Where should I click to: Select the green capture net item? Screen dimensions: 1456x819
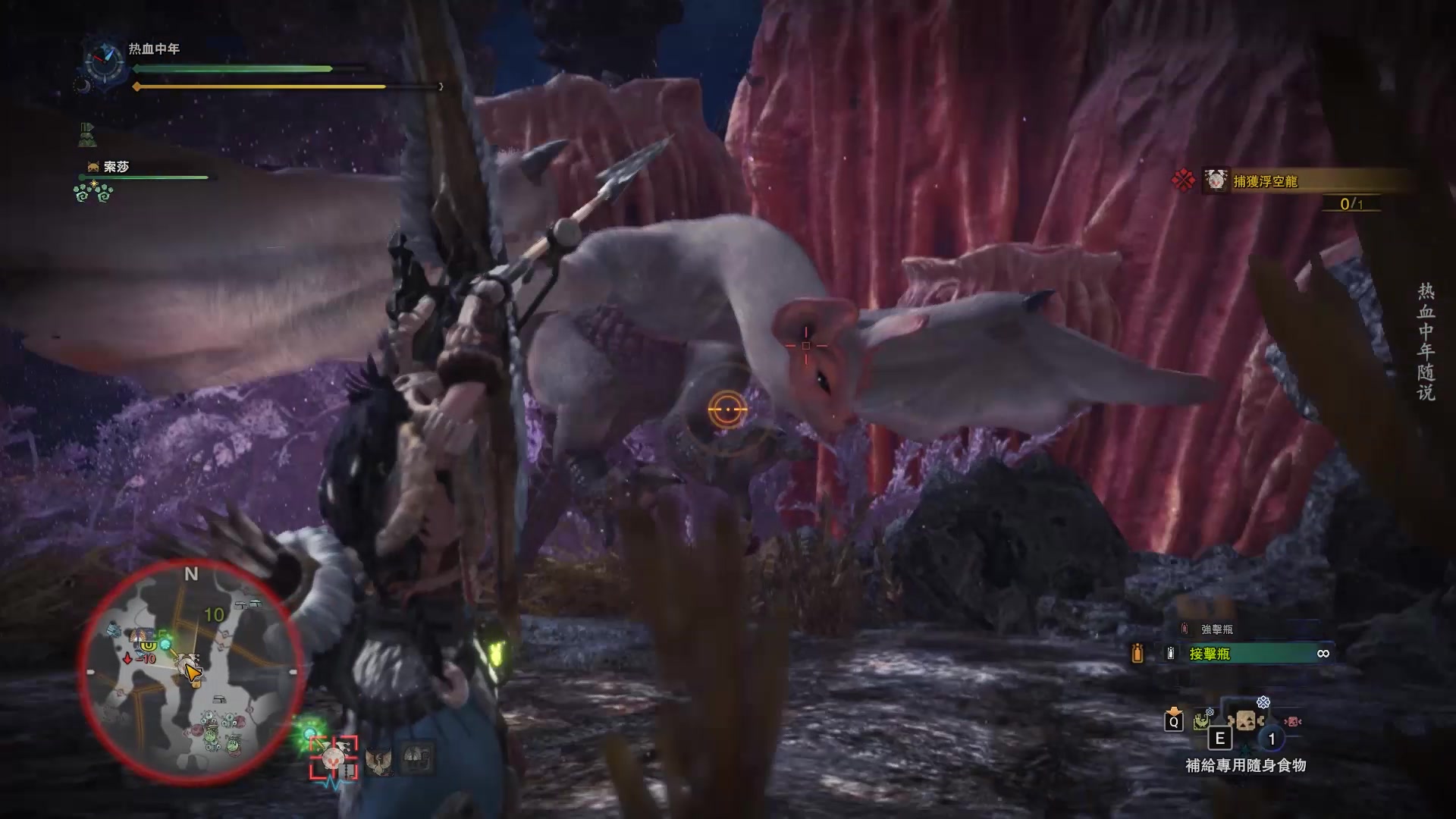tap(1202, 721)
